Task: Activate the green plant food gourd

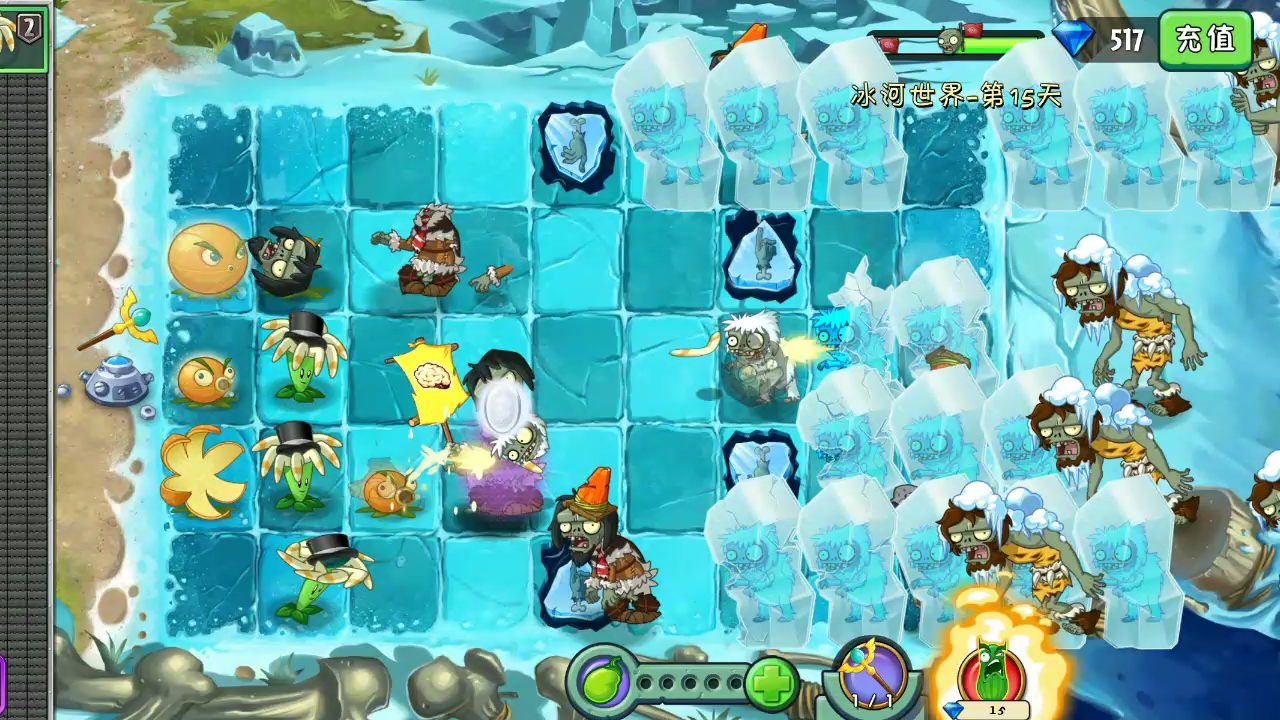Action: tap(603, 684)
